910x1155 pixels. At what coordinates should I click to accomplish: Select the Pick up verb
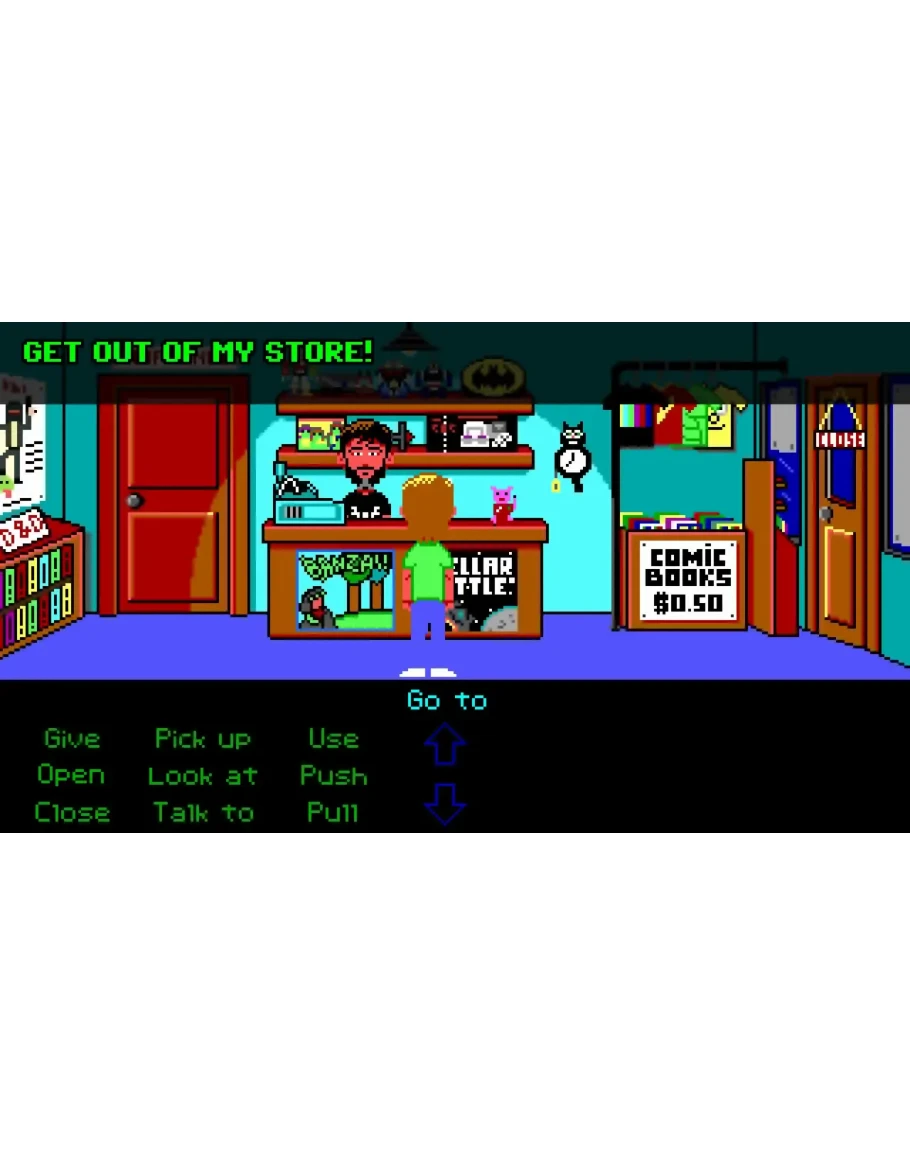pyautogui.click(x=202, y=739)
